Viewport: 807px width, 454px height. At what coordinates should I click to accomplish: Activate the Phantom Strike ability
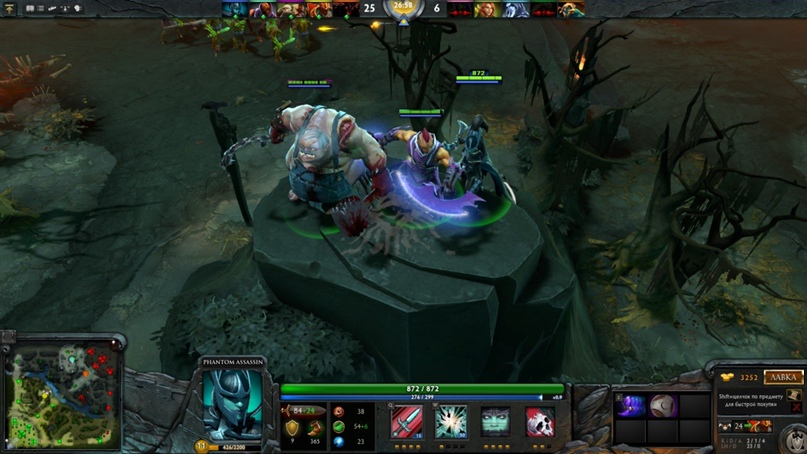pyautogui.click(x=450, y=423)
